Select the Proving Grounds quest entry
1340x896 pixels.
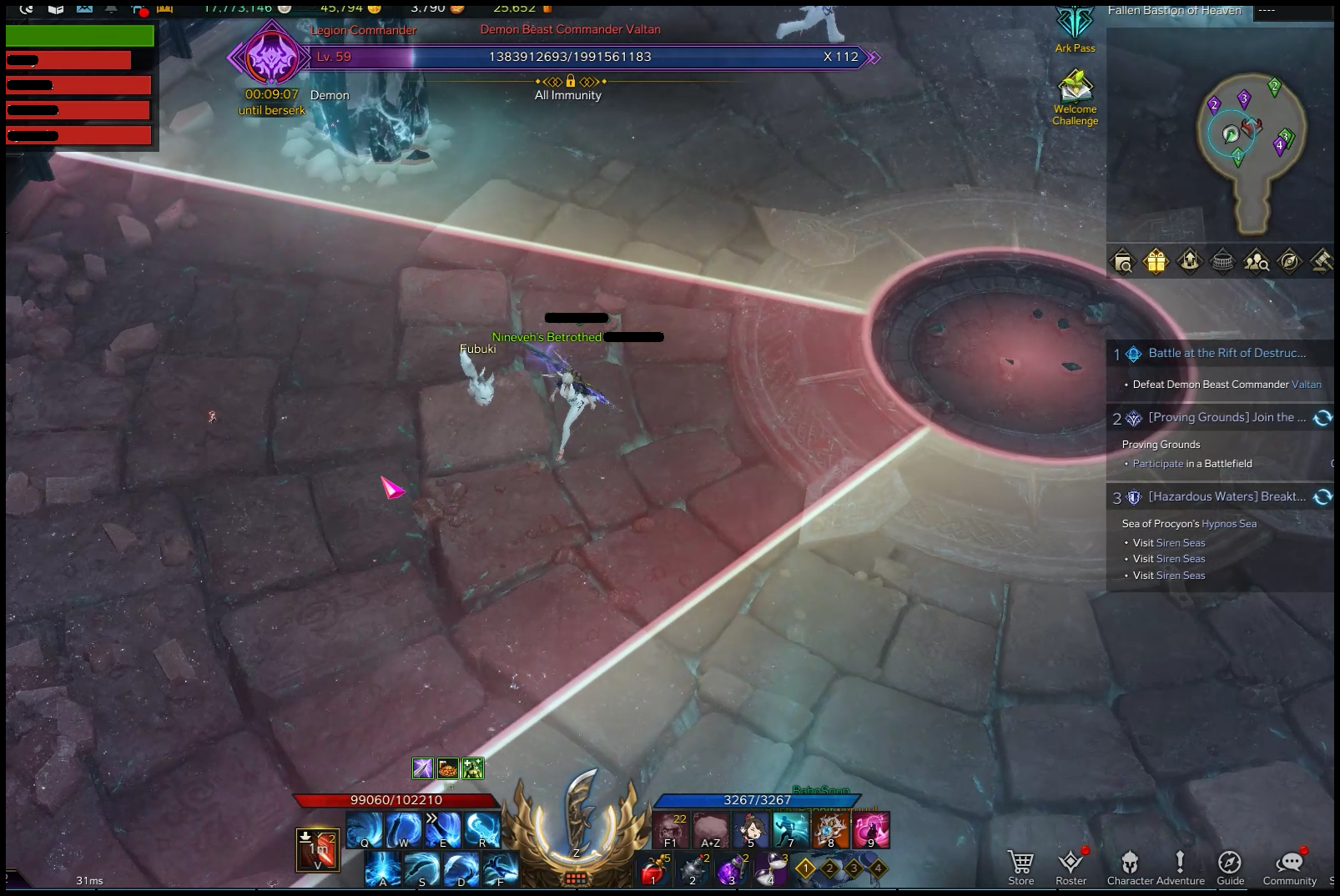1227,418
